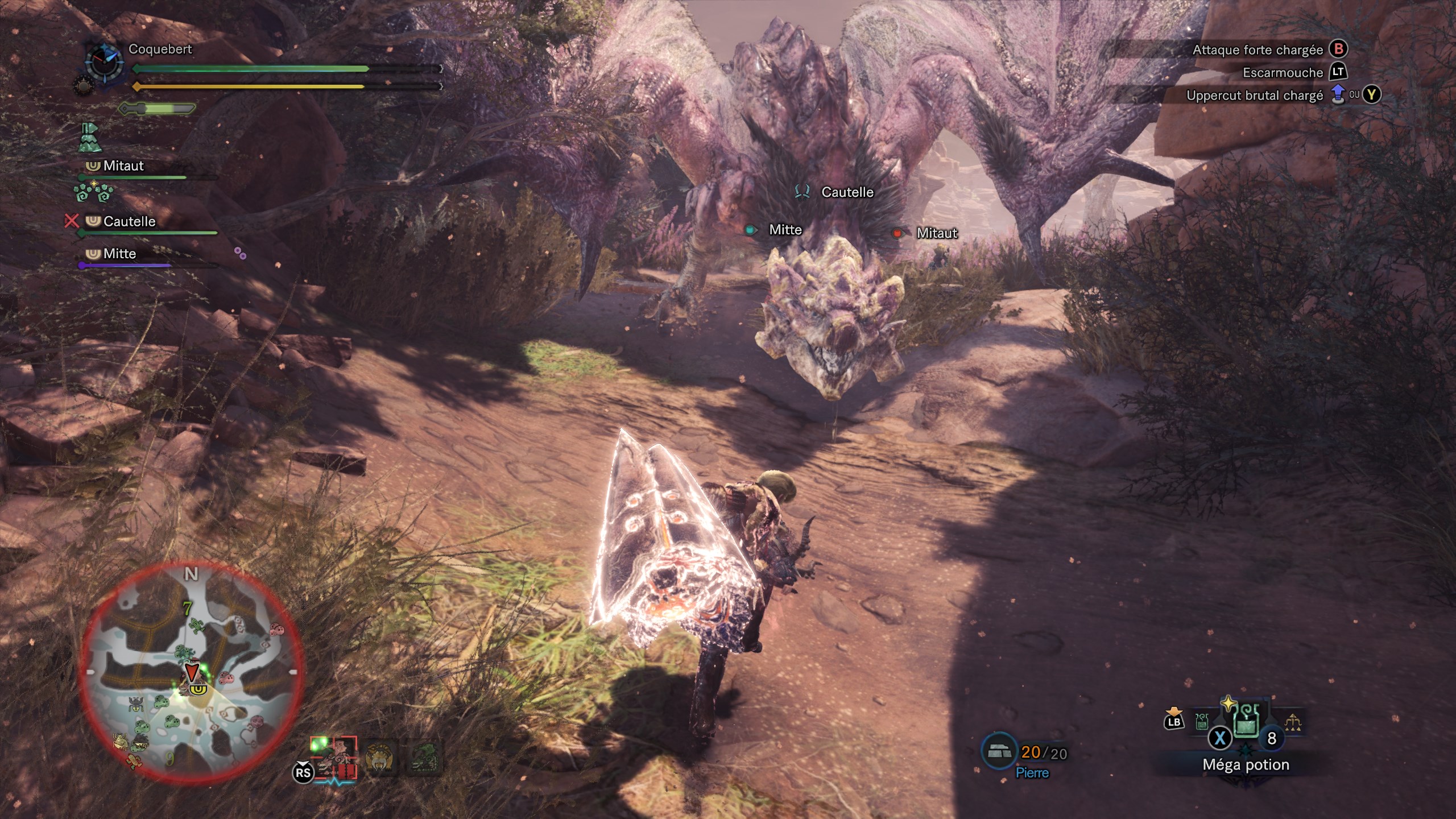This screenshot has width=1456, height=819.
Task: Click the small potion to the left of the item bar
Action: 1202,722
